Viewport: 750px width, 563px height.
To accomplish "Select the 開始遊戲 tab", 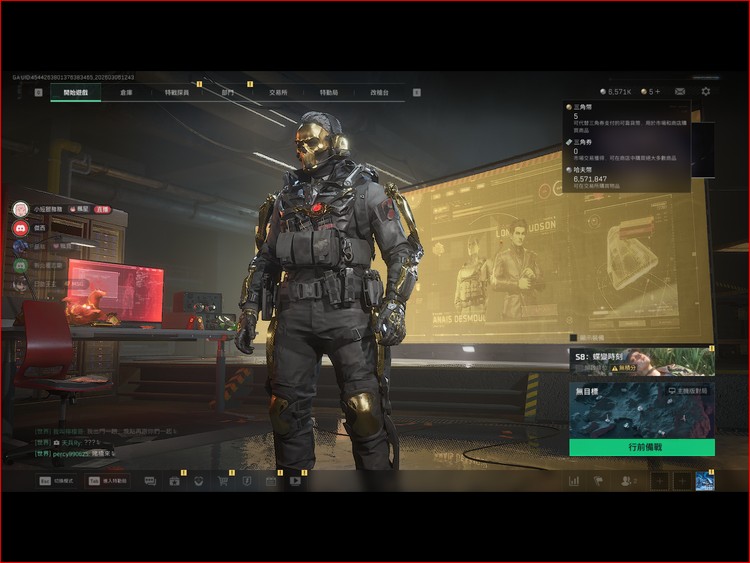I will click(x=76, y=92).
